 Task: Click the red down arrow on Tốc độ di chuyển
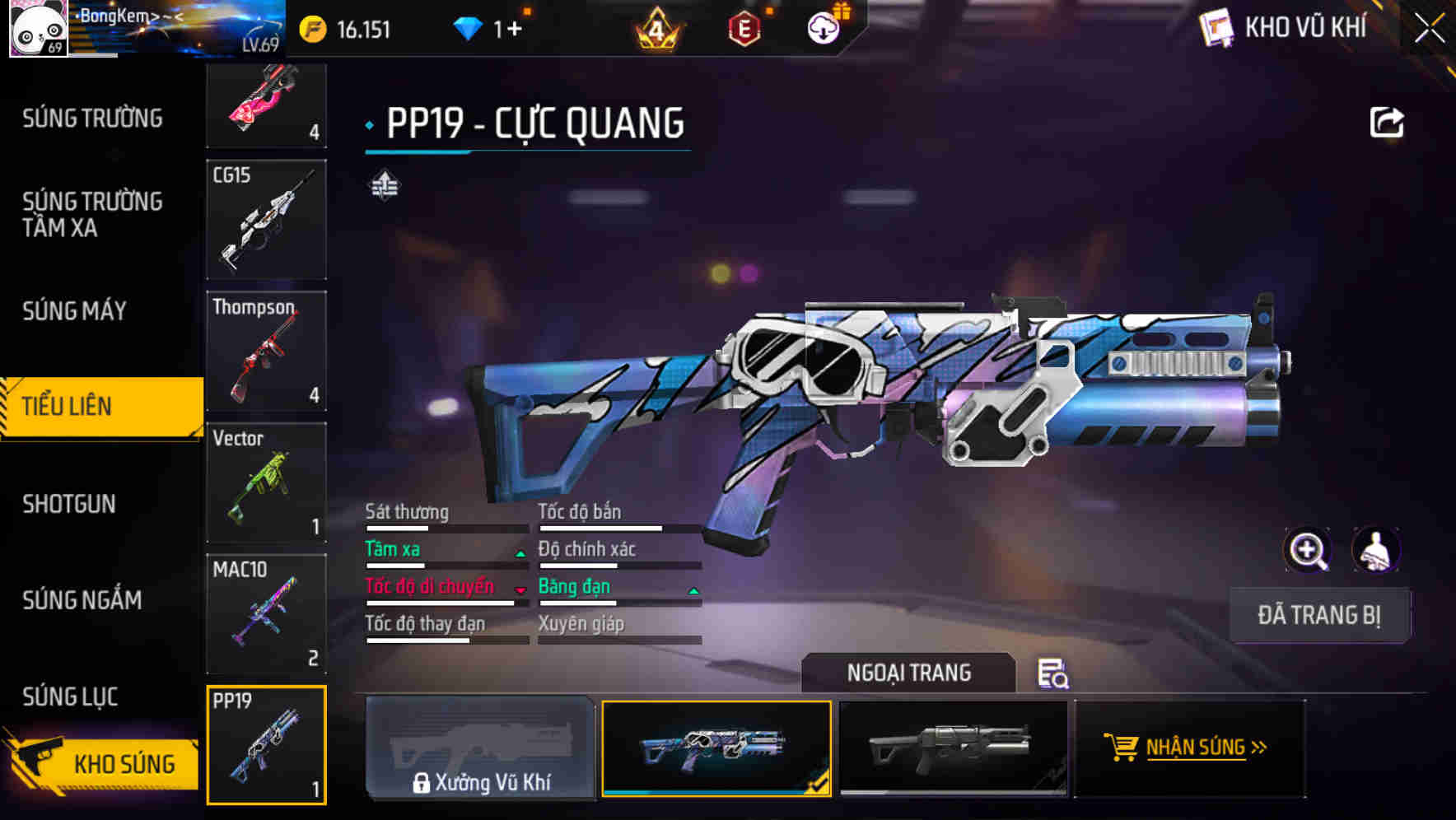click(520, 591)
